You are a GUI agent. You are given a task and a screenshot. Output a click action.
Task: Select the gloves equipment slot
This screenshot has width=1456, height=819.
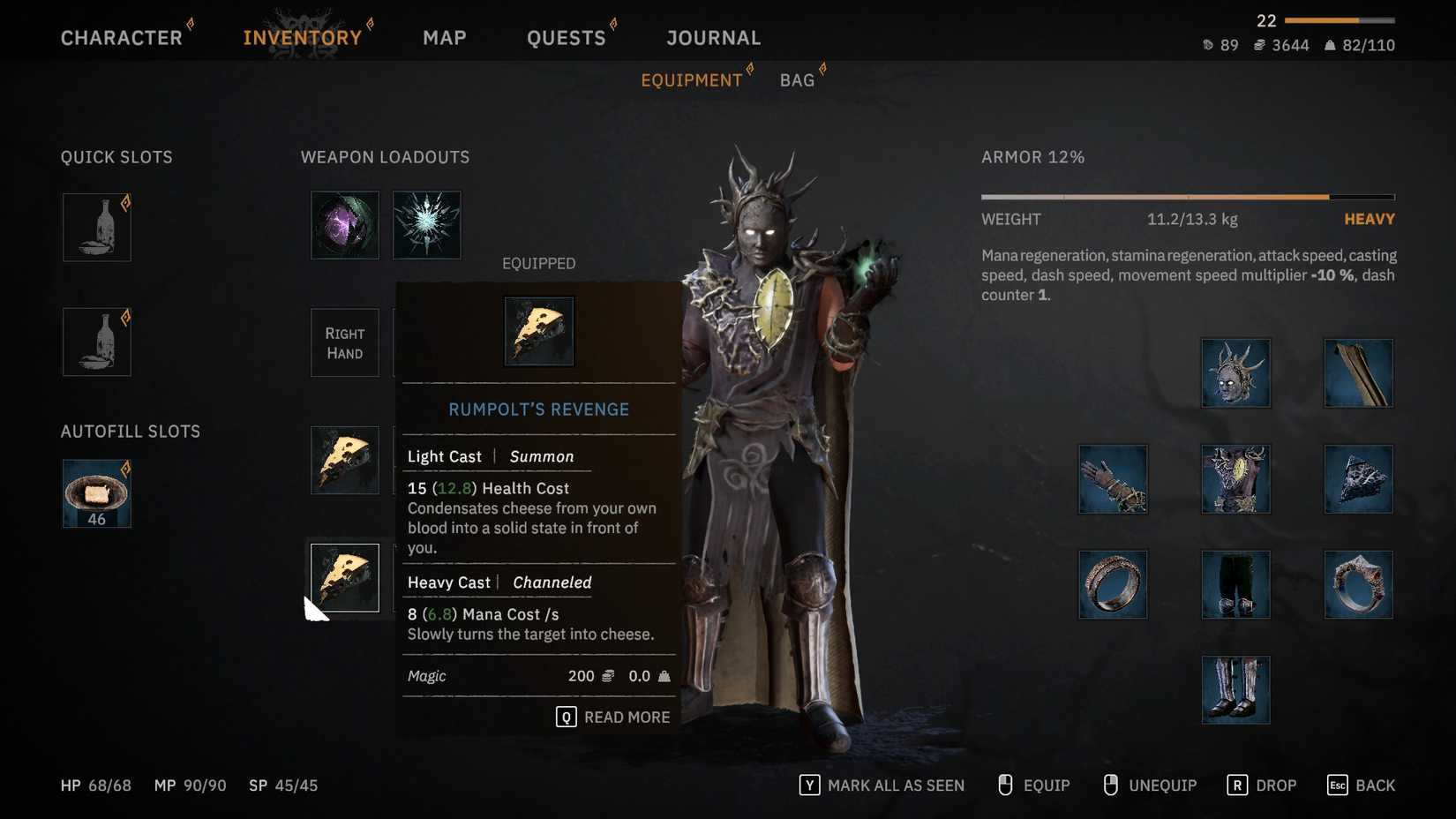tap(1113, 479)
